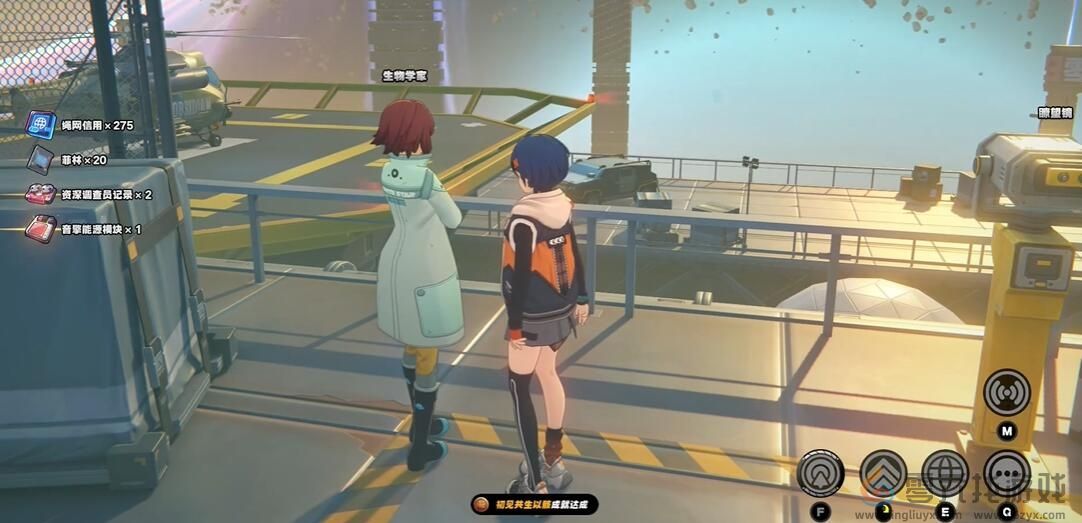Screen dimensions: 1082x523
Task: Select the globe network icon
Action: [945, 474]
